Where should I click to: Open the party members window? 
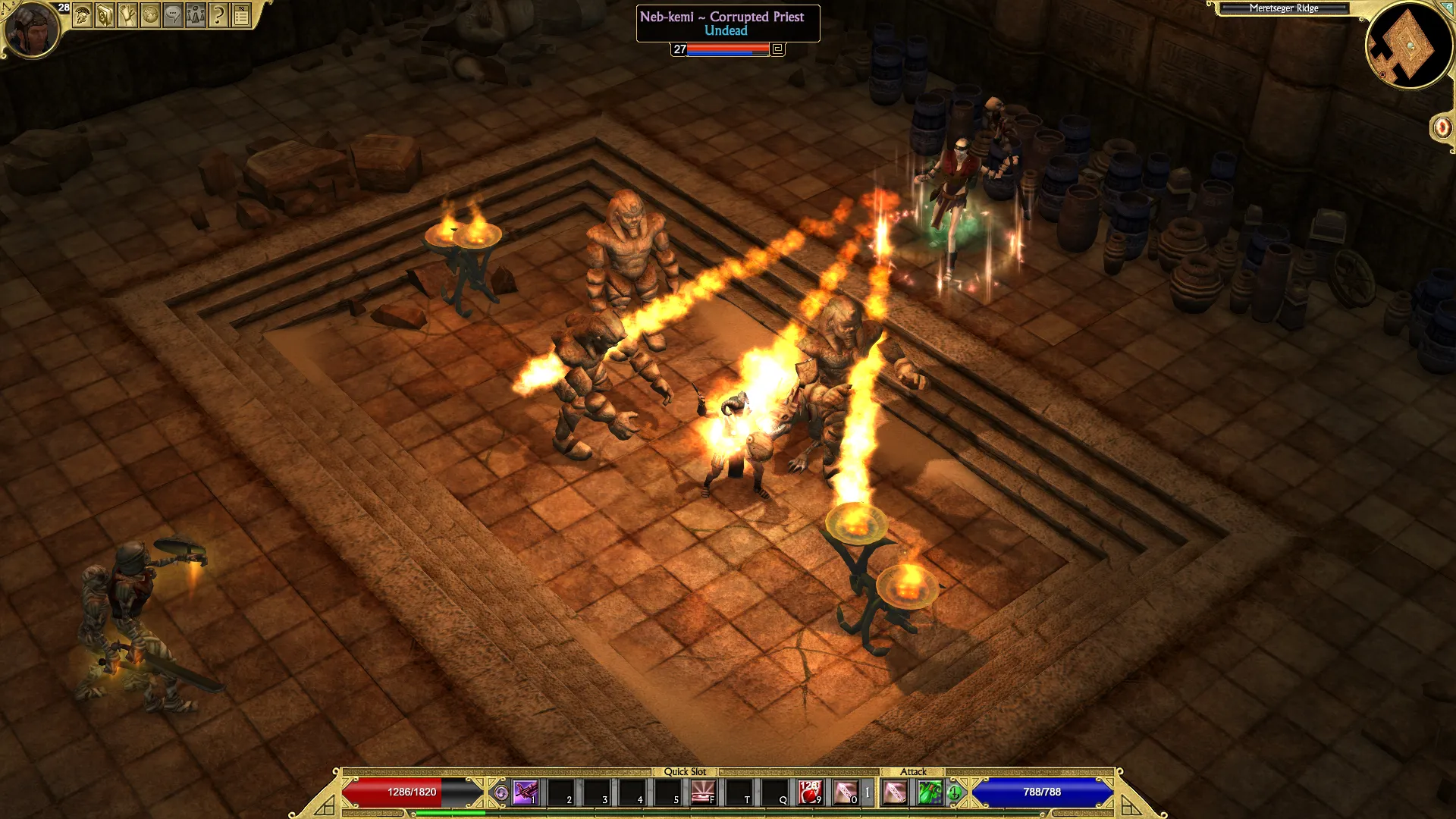click(x=196, y=14)
